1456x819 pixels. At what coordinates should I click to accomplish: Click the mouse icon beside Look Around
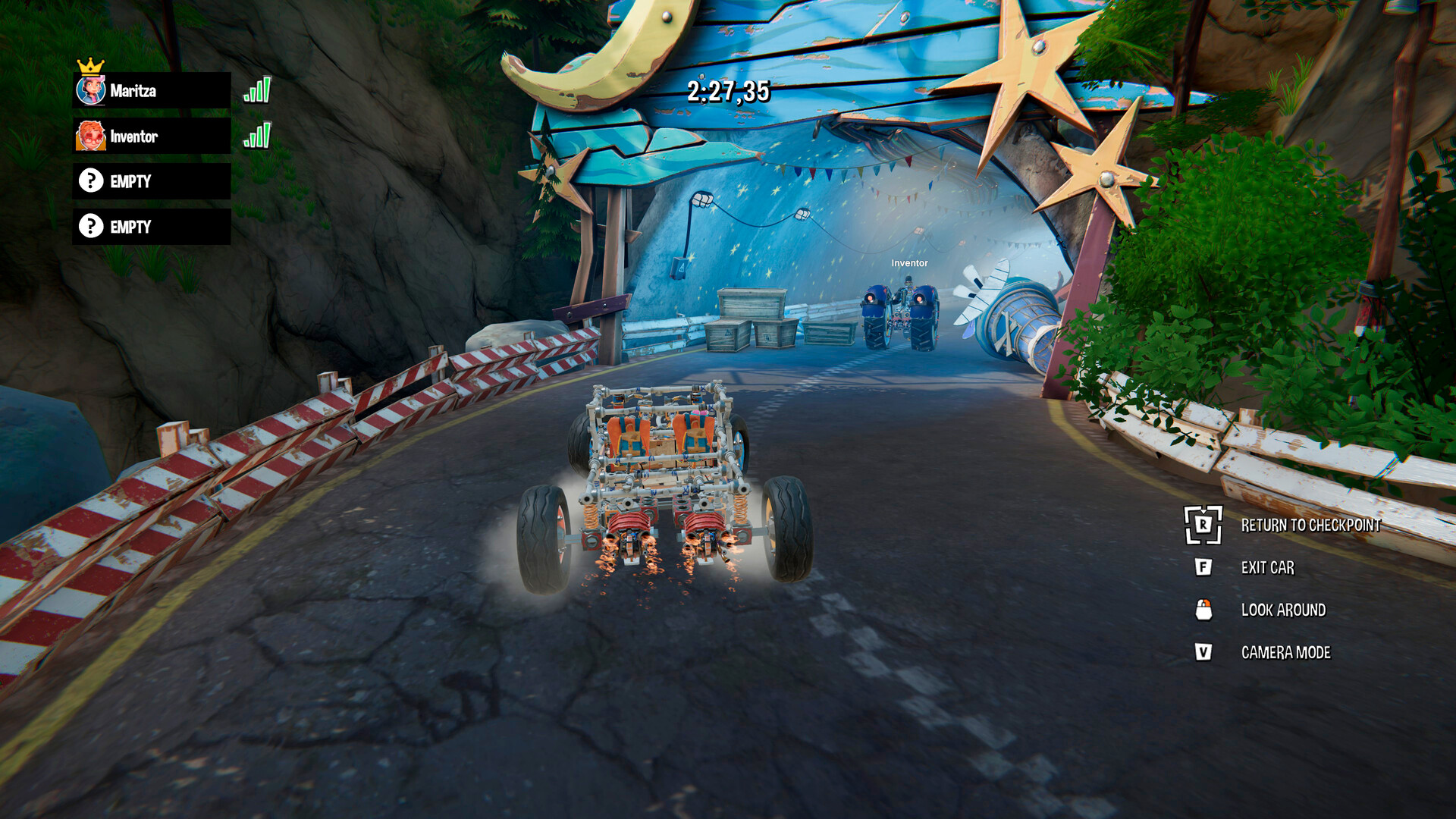(1206, 610)
